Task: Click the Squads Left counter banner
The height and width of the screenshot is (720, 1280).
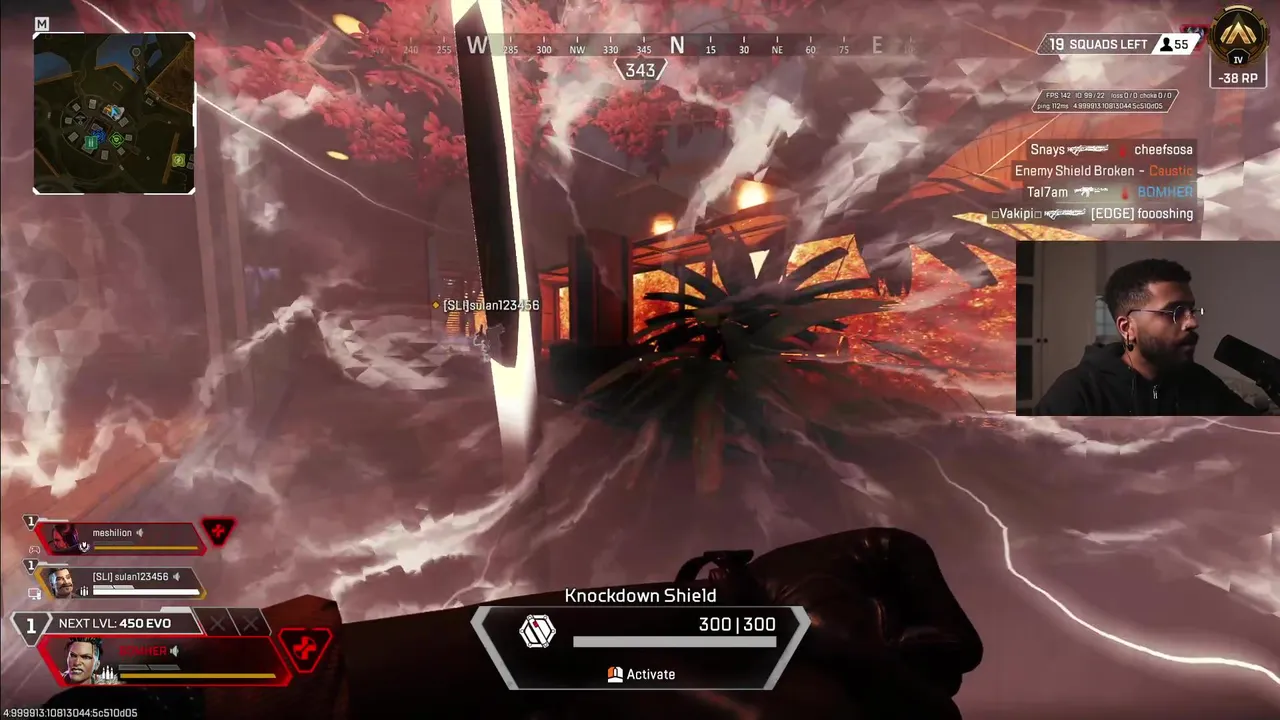Action: point(1097,45)
